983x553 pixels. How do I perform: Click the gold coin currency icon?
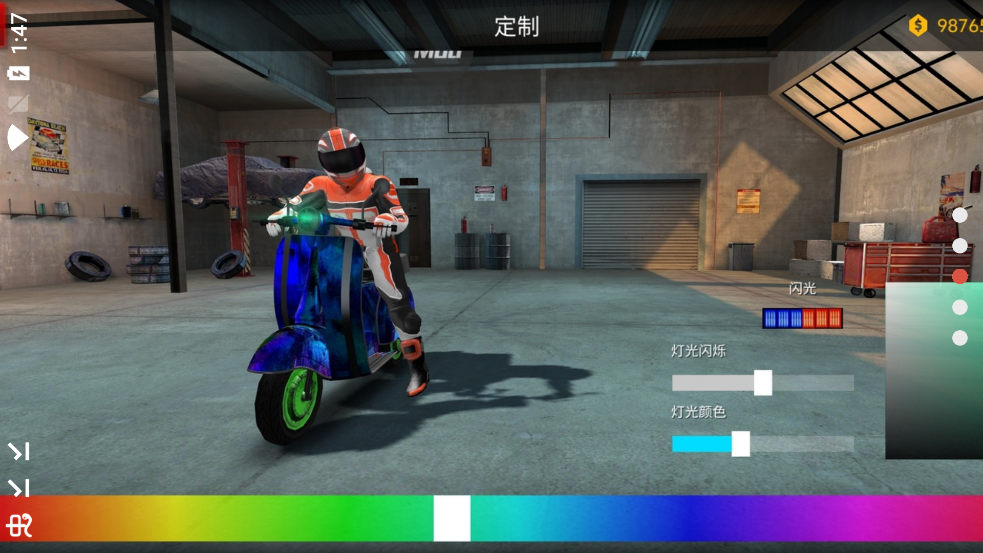(x=918, y=26)
